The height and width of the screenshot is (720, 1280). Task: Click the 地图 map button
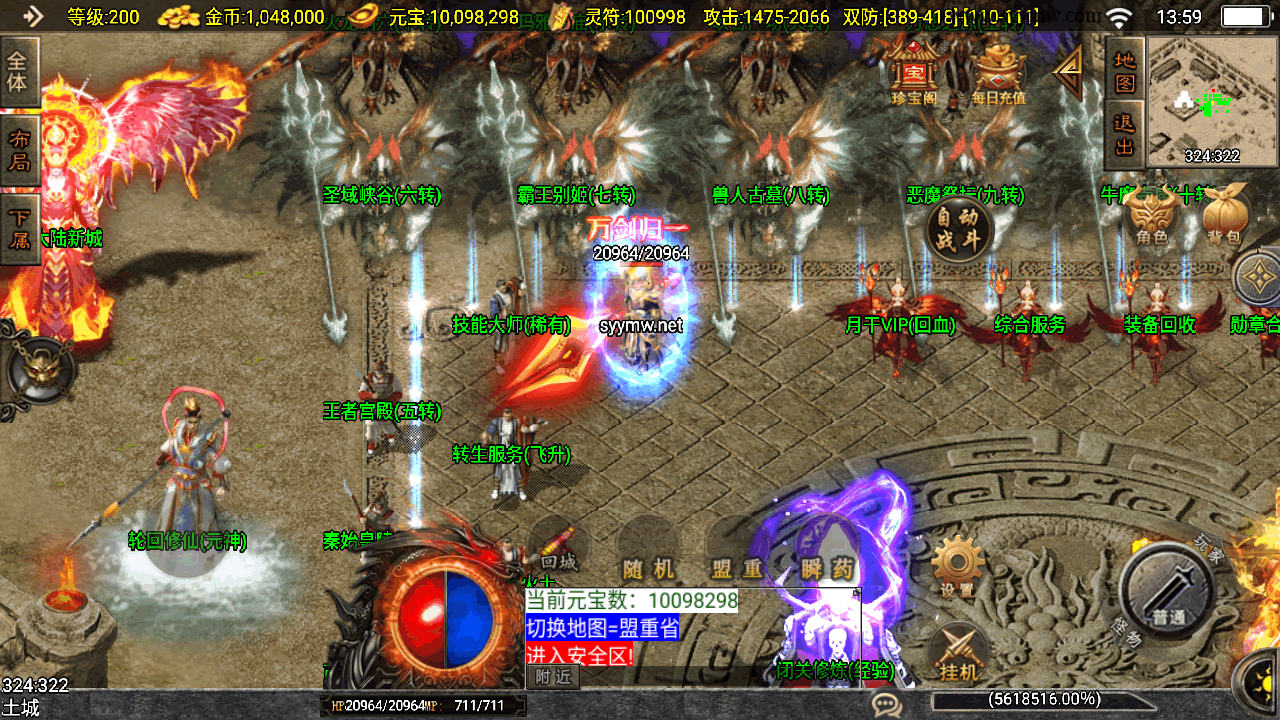[1125, 70]
